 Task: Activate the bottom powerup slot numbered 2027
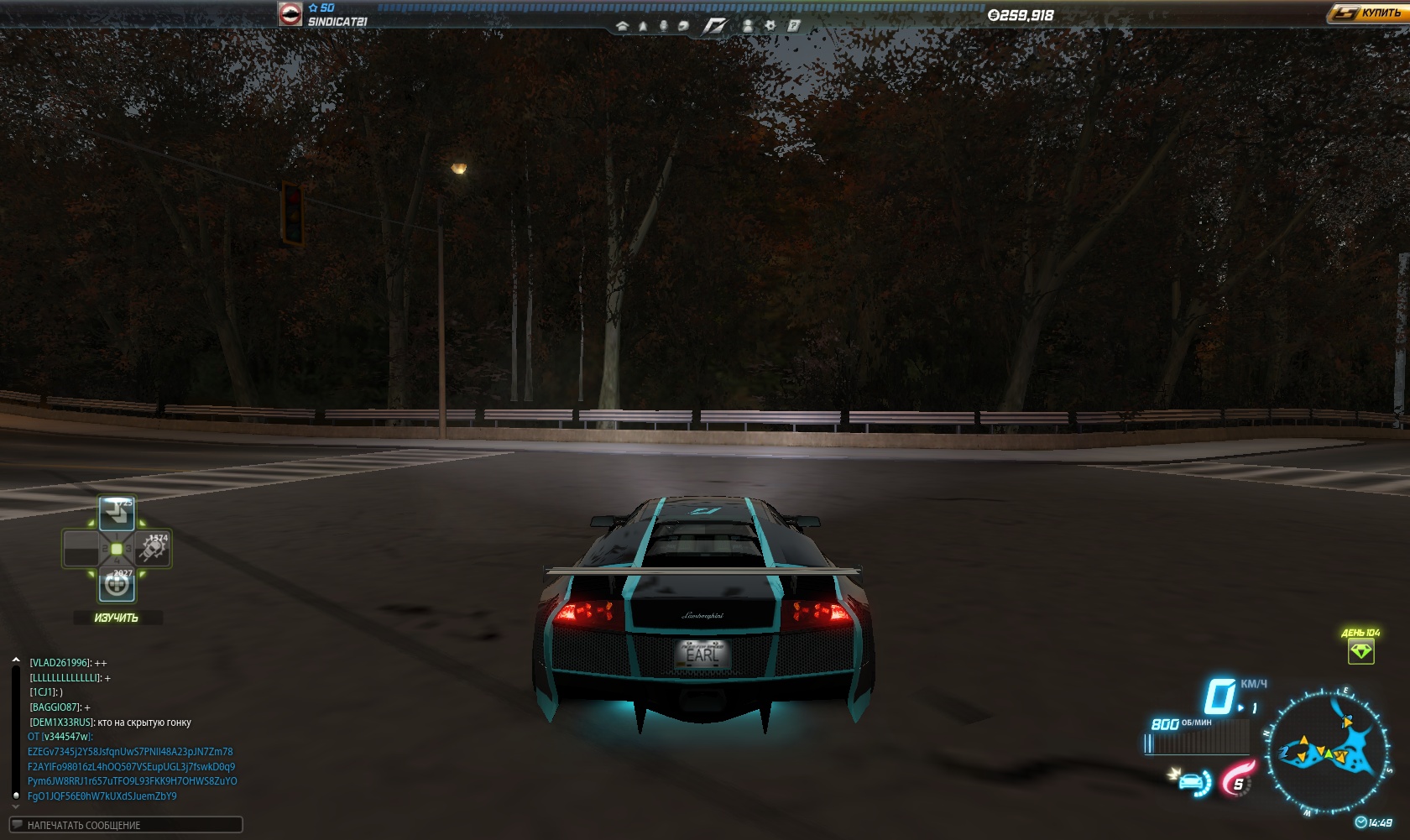(117, 585)
